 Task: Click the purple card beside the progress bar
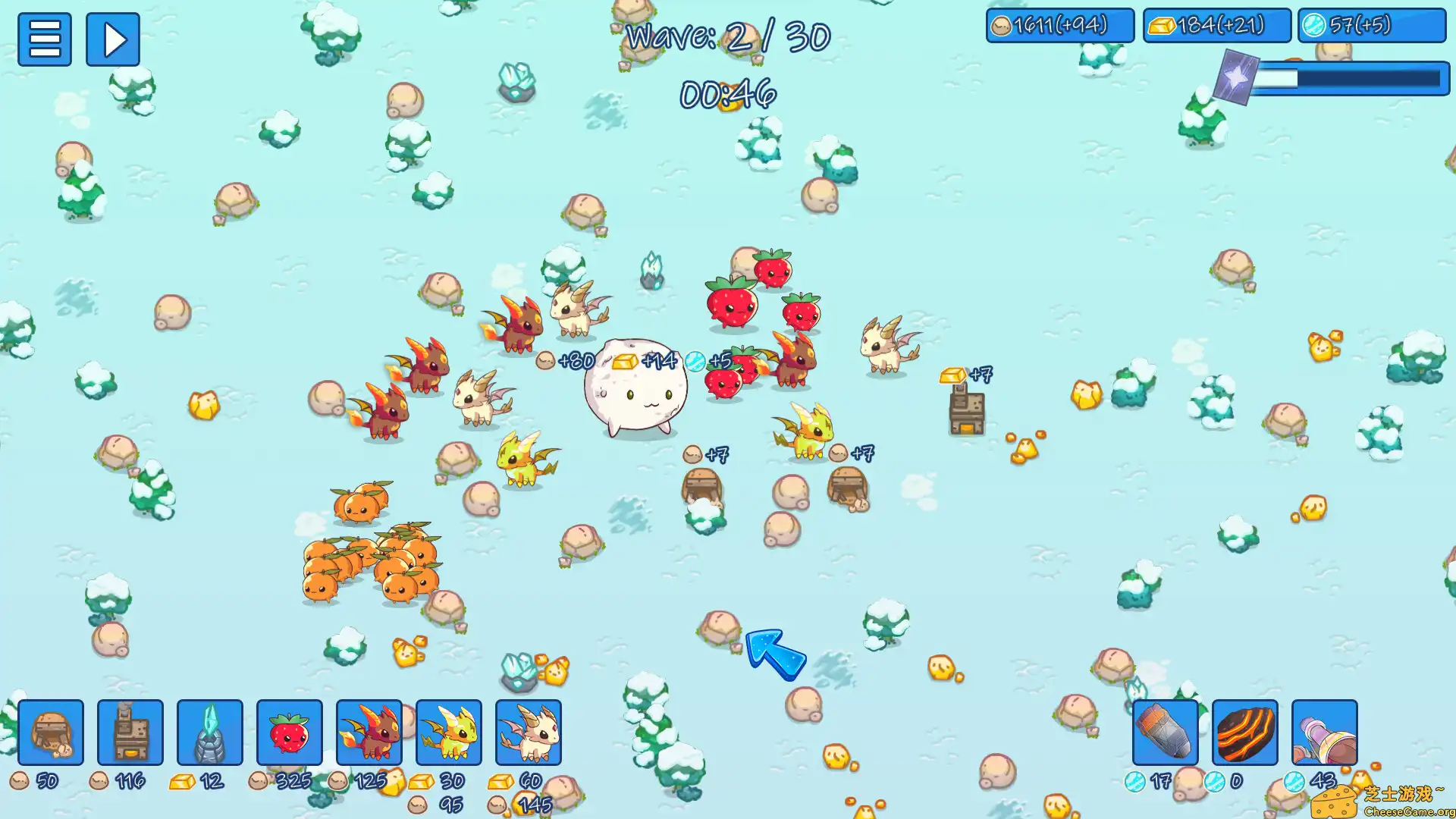click(x=1238, y=77)
